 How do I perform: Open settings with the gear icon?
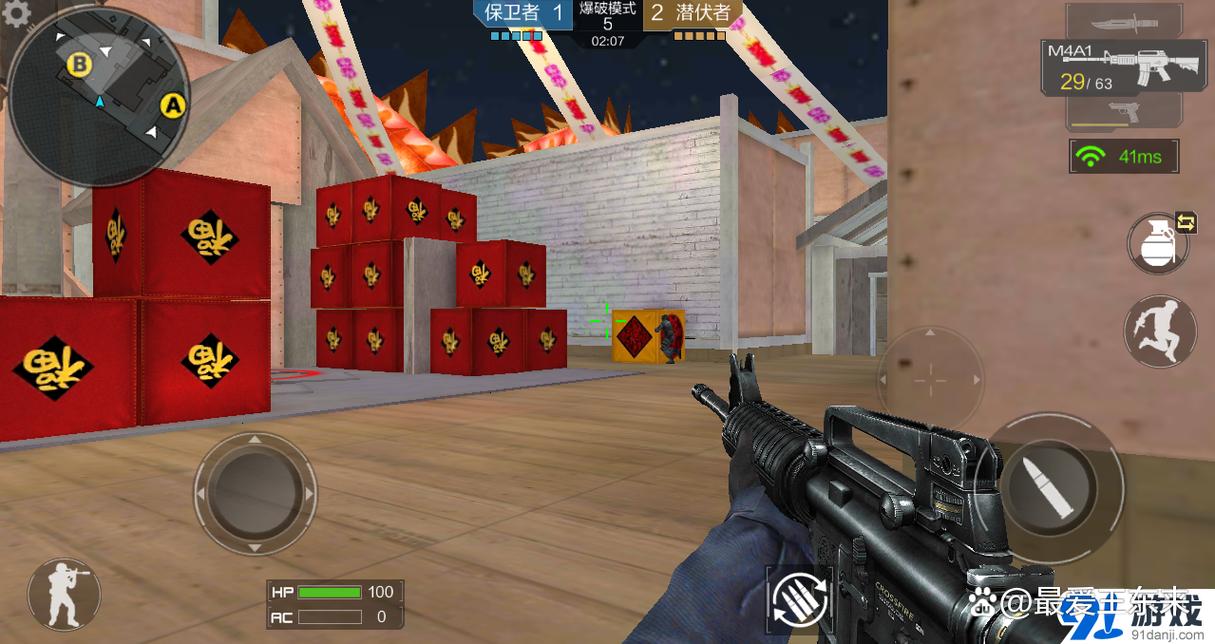coord(14,11)
